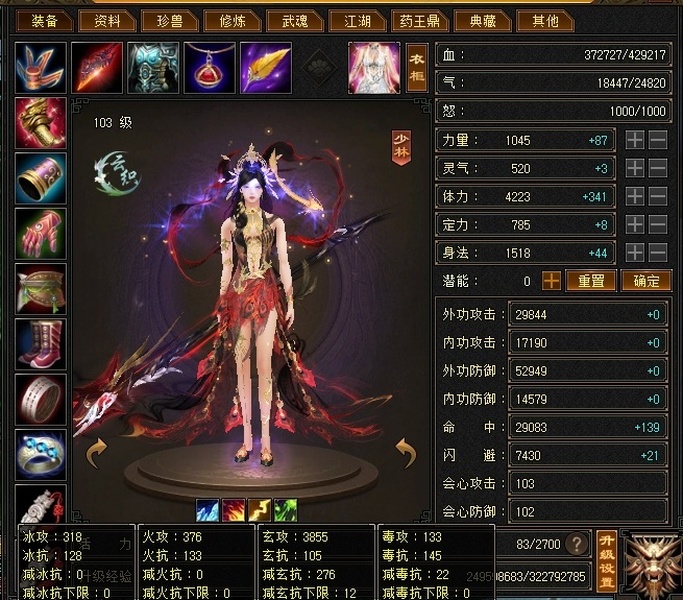This screenshot has width=683, height=600.
Task: Select the 修炼 tab
Action: 234,20
